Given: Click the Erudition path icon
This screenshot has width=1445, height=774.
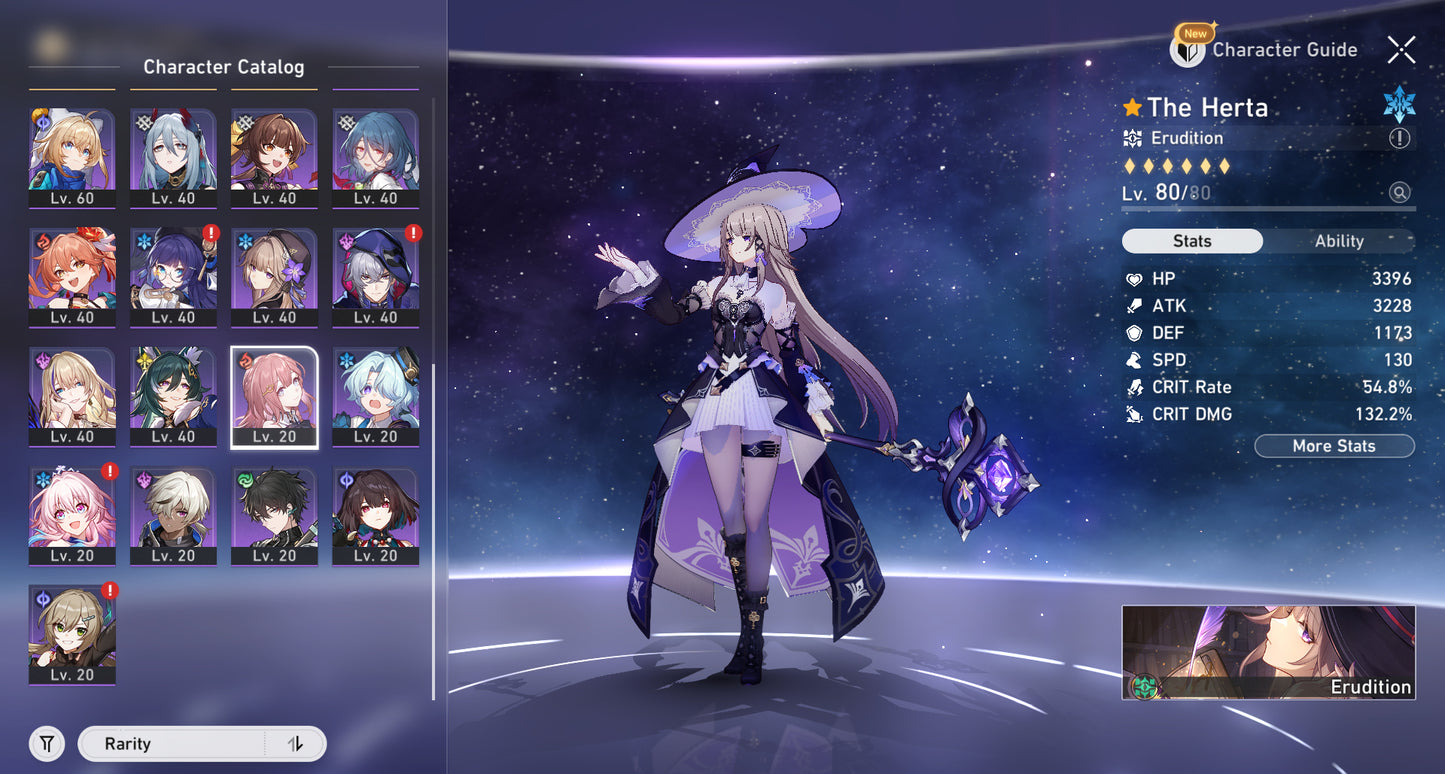Looking at the screenshot, I should point(1133,138).
